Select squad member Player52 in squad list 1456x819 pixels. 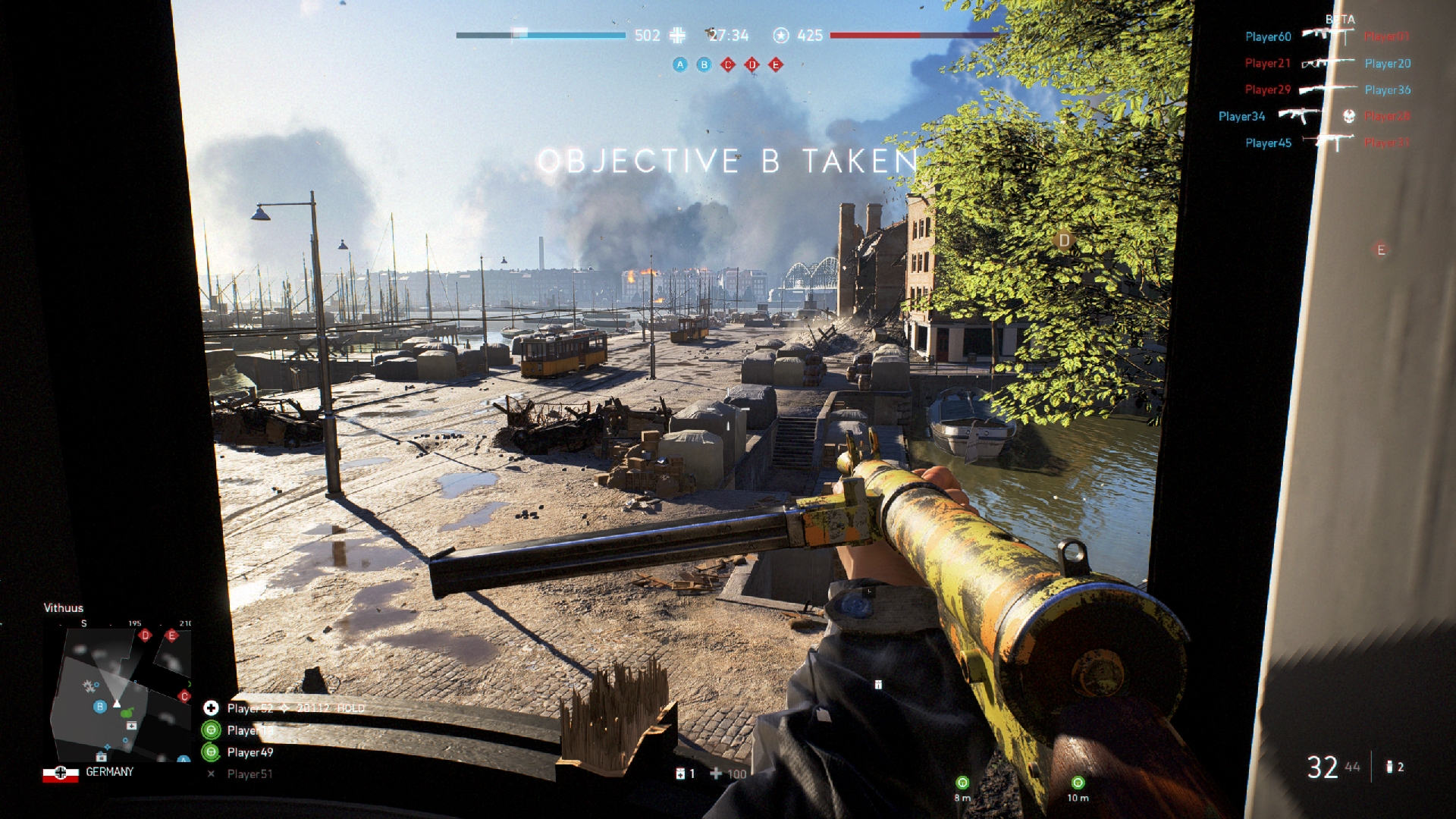249,708
